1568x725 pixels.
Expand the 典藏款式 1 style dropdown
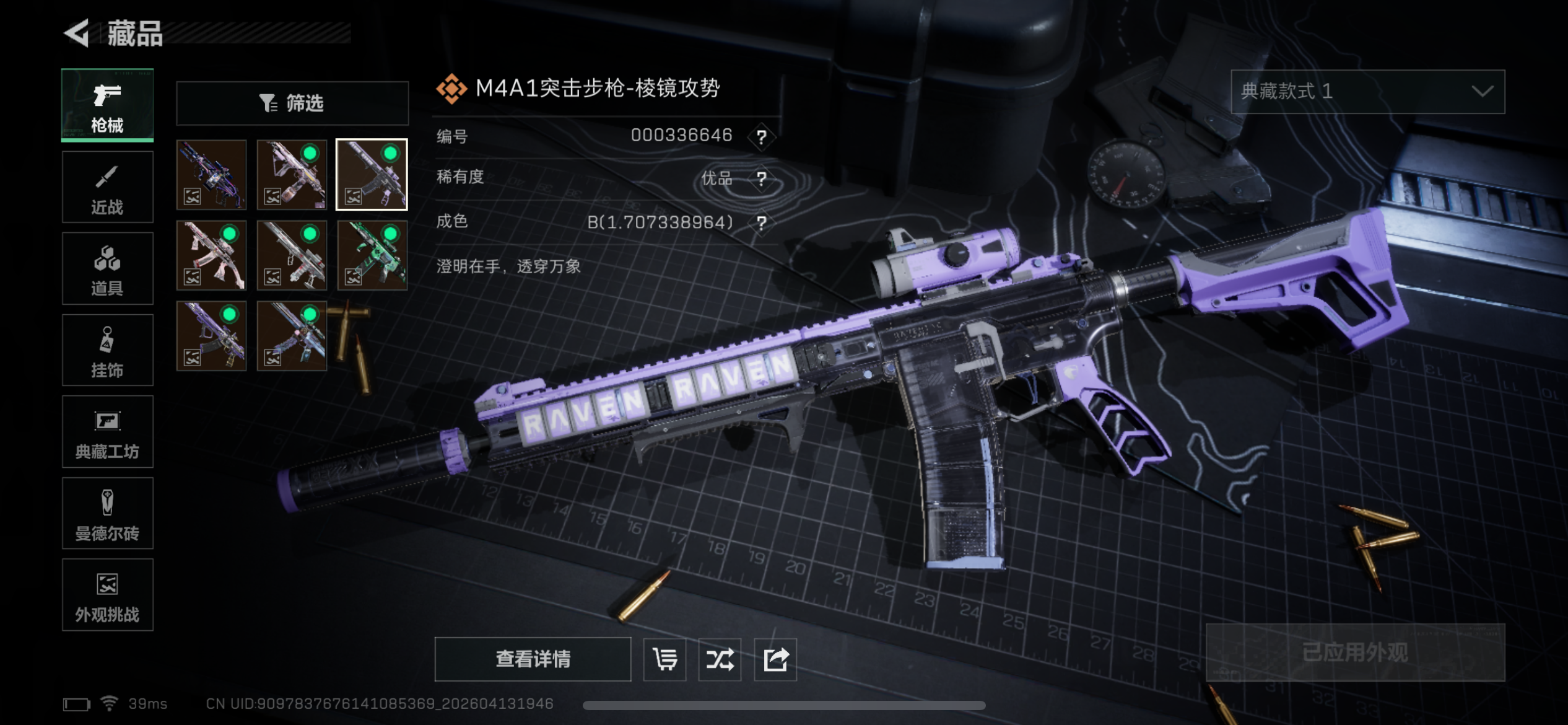click(1367, 92)
